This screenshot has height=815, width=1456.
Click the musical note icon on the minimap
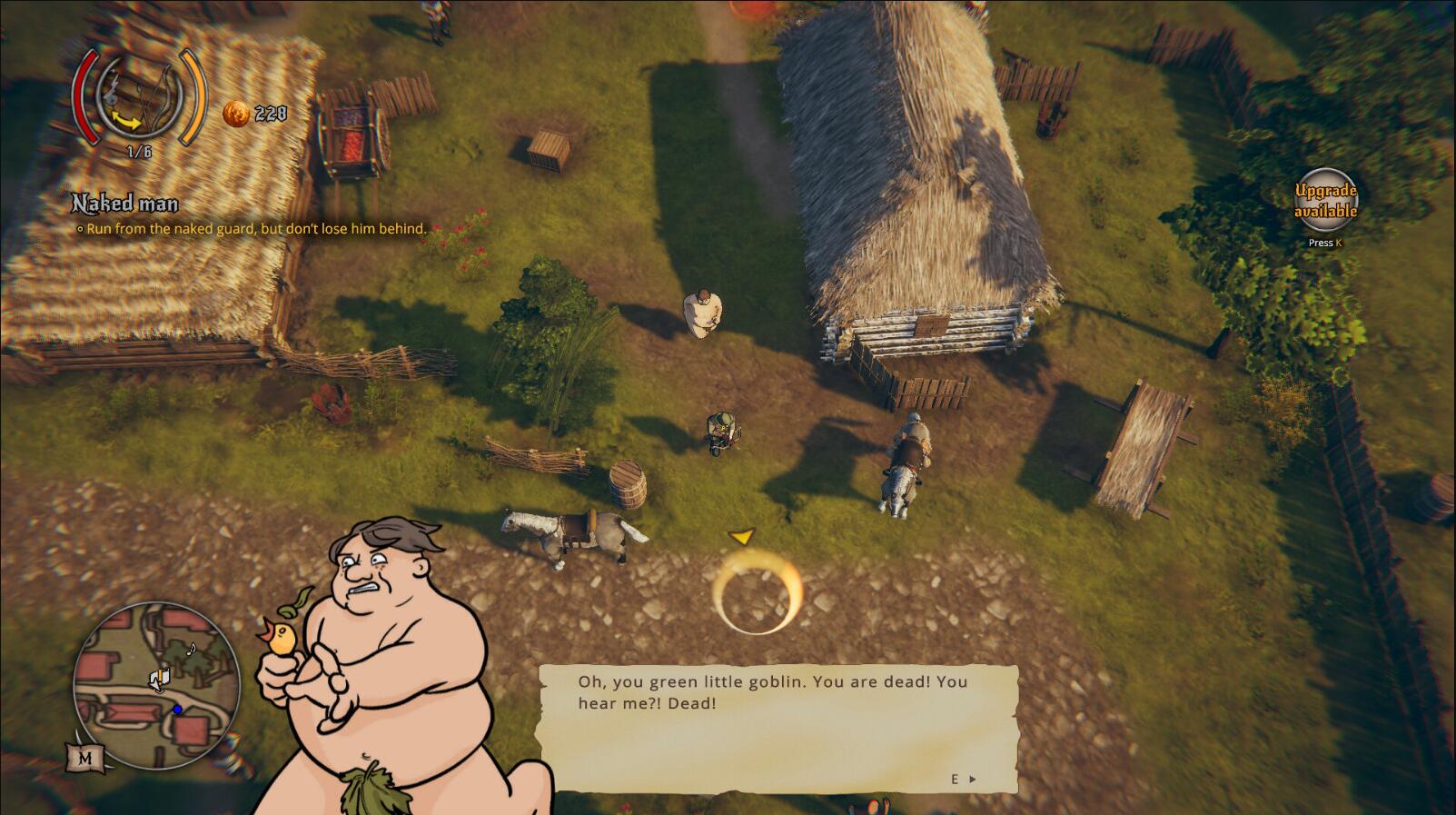click(191, 650)
